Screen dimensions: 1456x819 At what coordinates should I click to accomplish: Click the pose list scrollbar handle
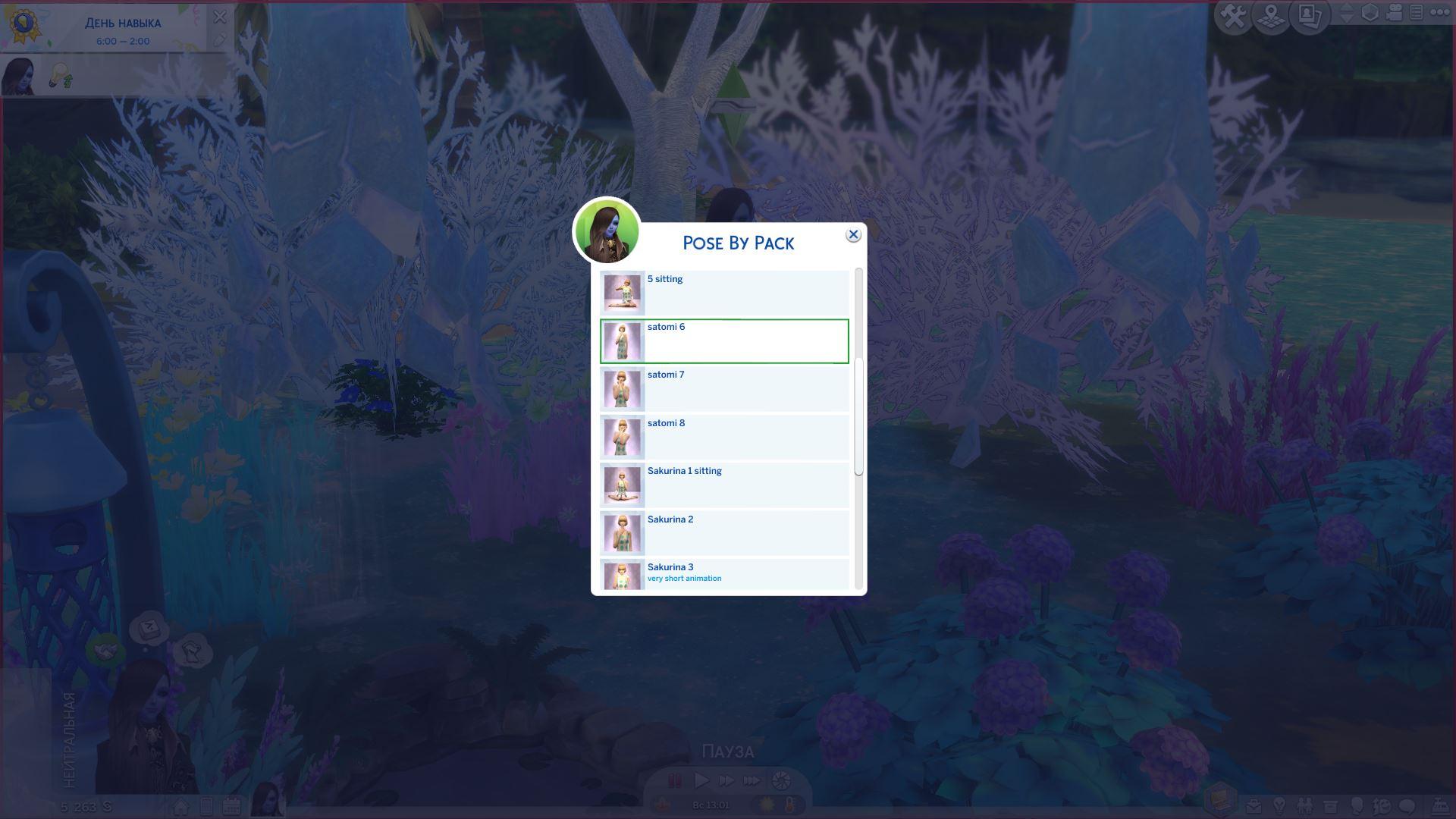point(858,417)
